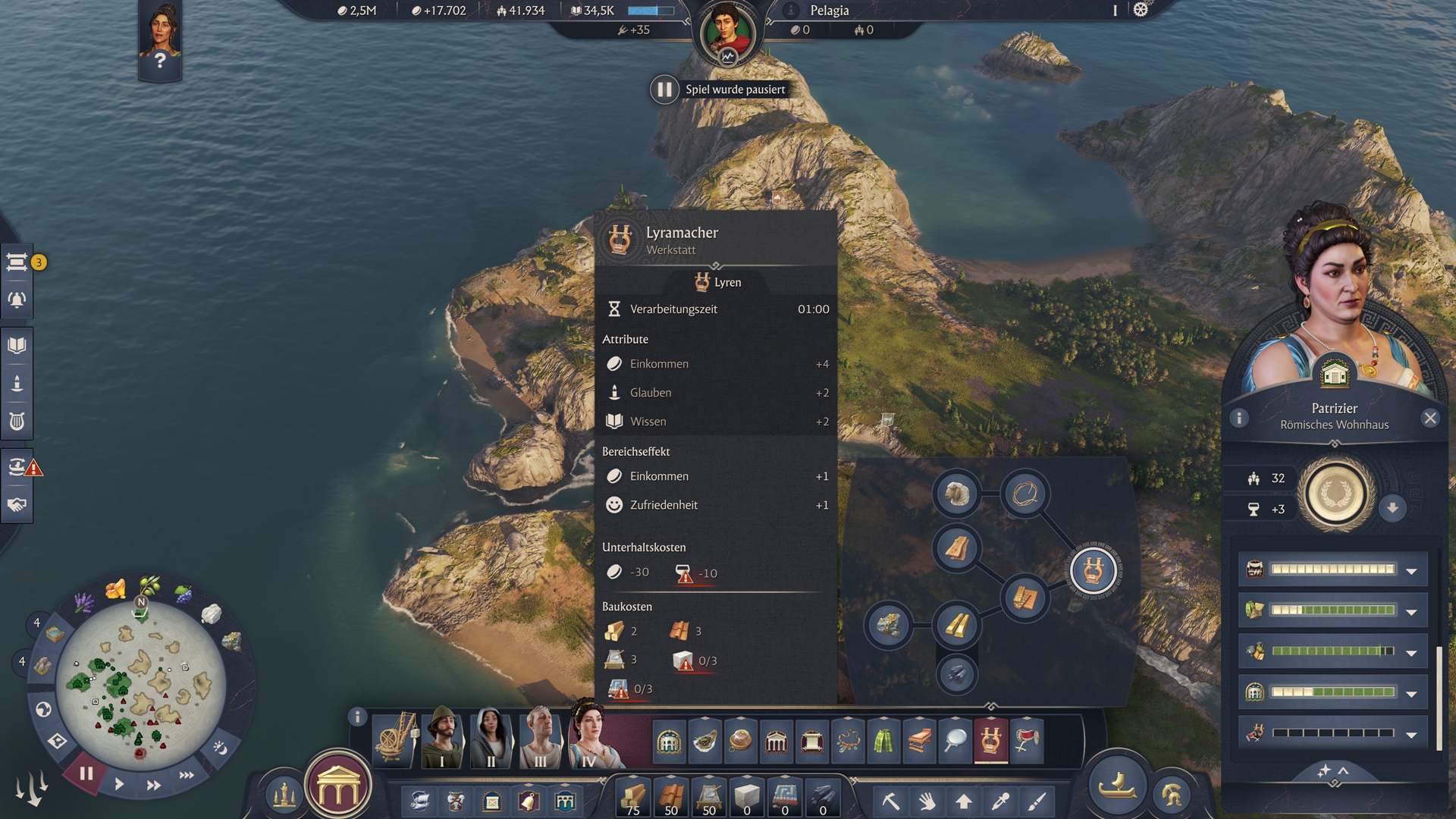Open the military helmet menu

pyautogui.click(x=1172, y=795)
